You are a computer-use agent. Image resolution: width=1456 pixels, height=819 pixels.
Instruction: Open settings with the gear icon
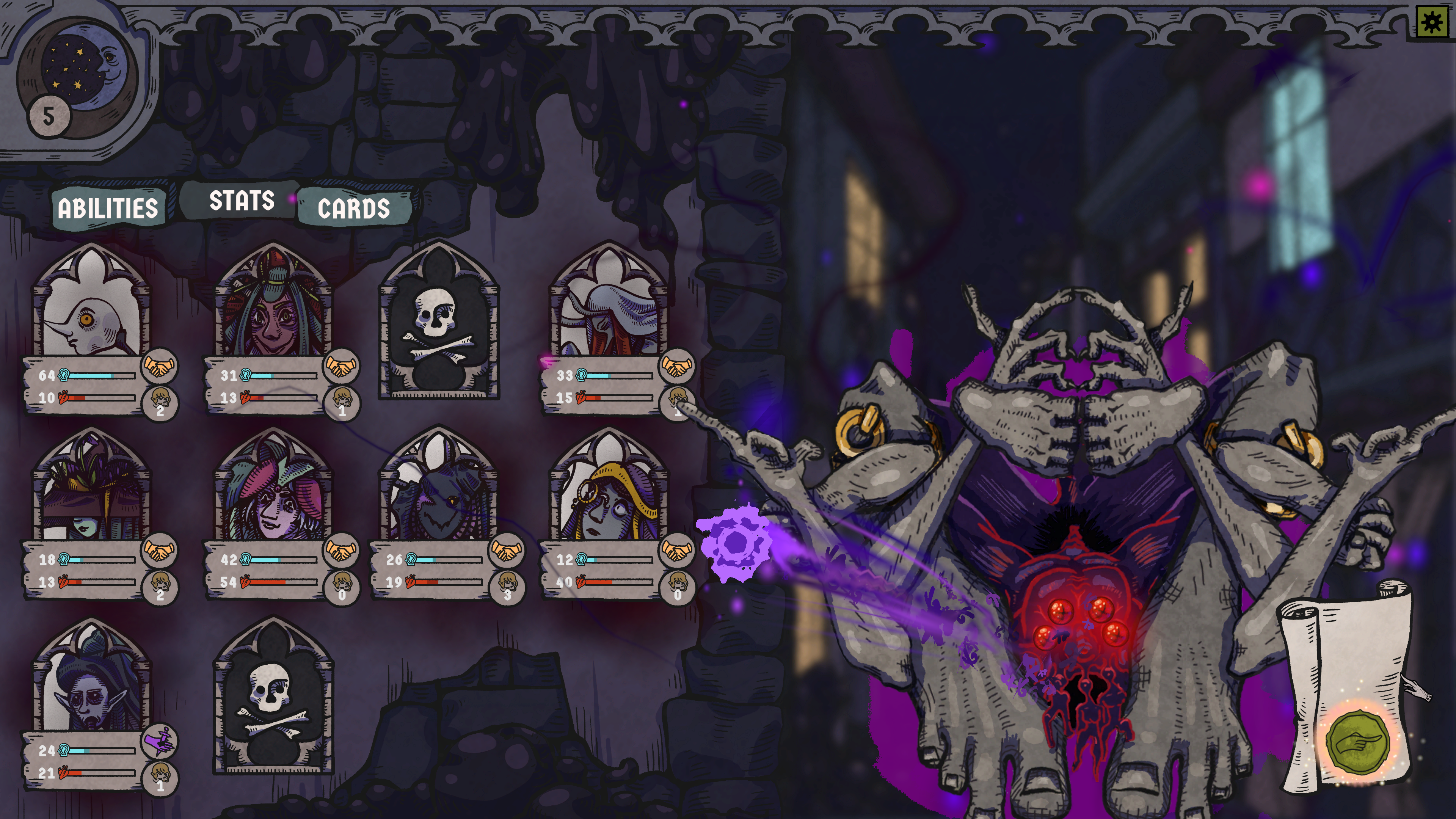(x=1432, y=23)
